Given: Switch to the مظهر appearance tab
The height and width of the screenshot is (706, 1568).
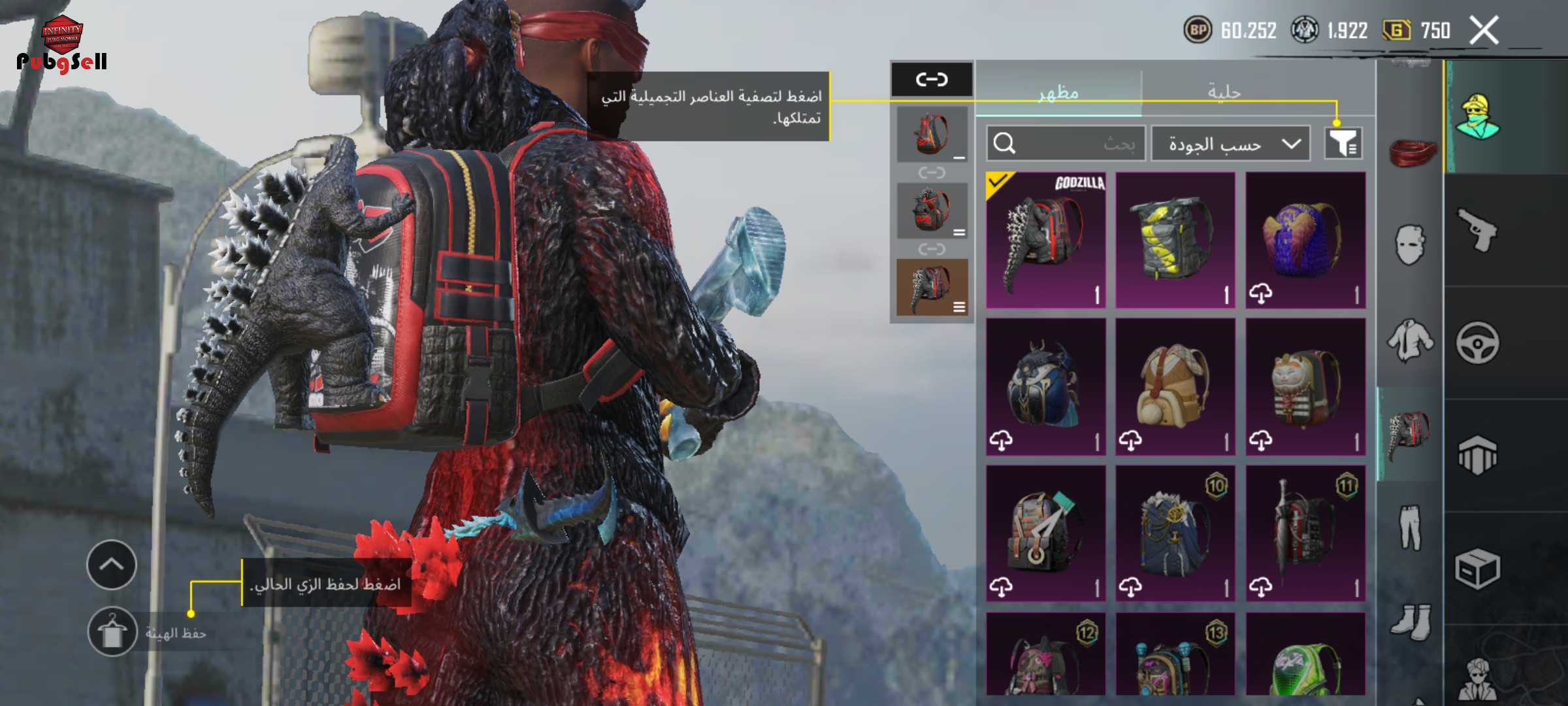Looking at the screenshot, I should (1058, 92).
